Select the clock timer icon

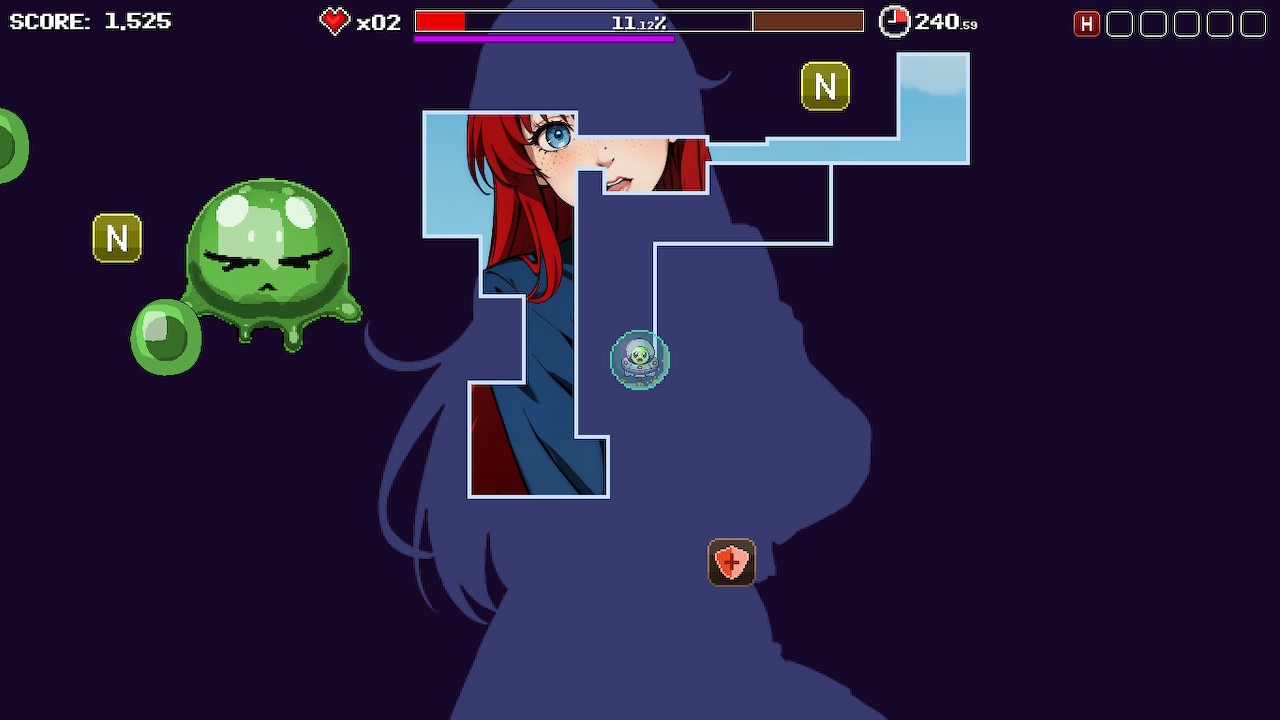click(x=893, y=21)
